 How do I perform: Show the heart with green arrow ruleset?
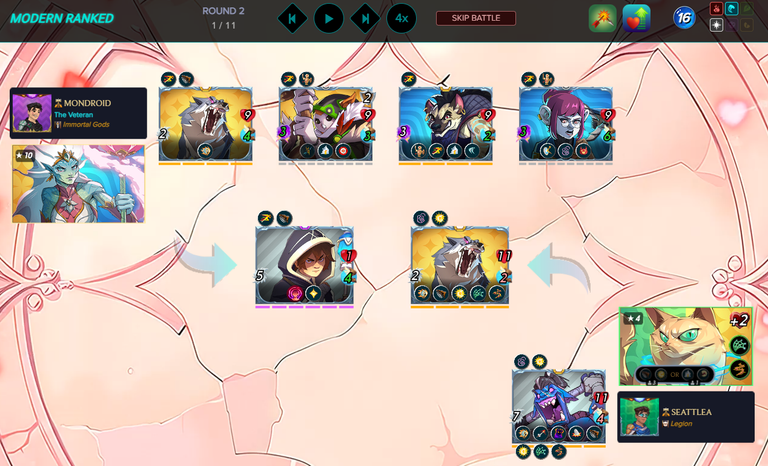pos(636,18)
